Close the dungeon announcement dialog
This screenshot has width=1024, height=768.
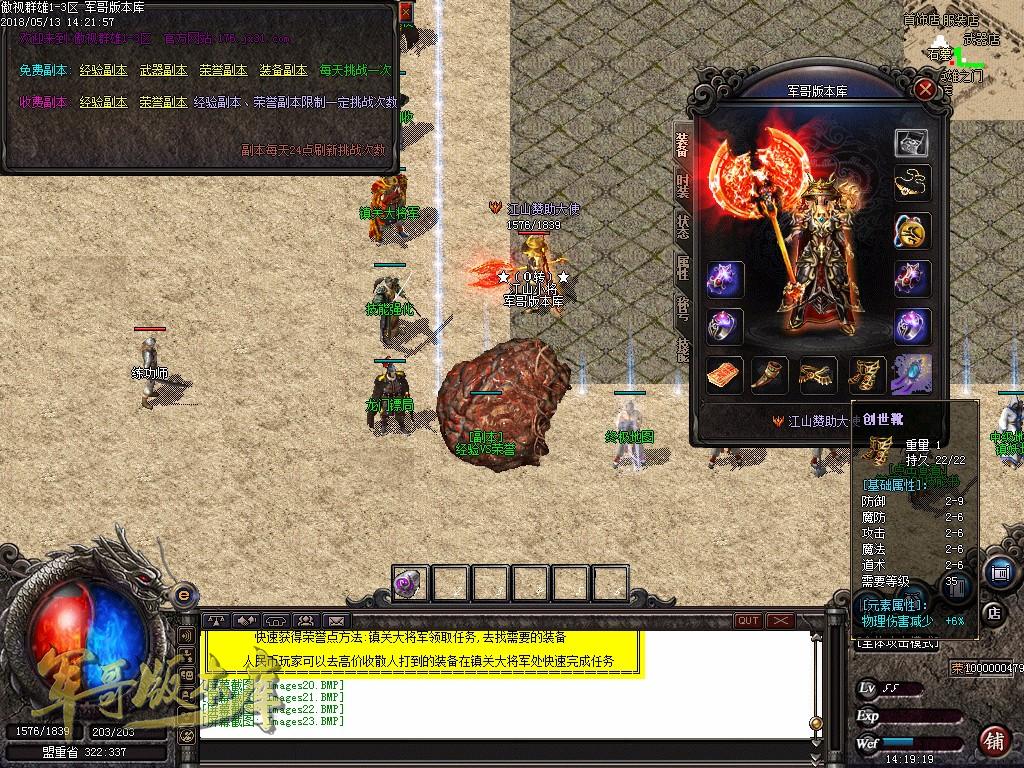[405, 12]
